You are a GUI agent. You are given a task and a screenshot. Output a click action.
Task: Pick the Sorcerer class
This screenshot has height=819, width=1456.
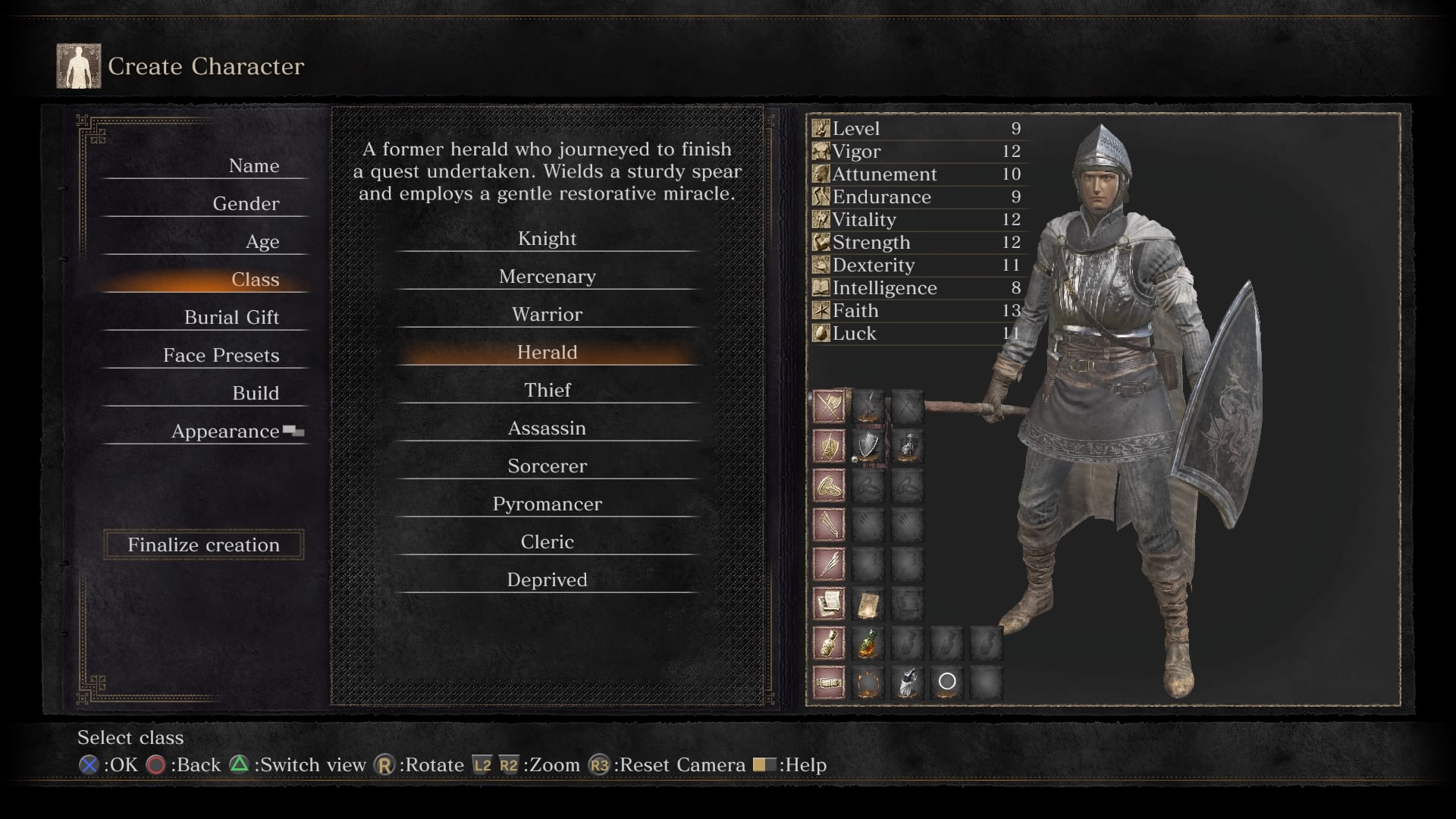click(547, 466)
